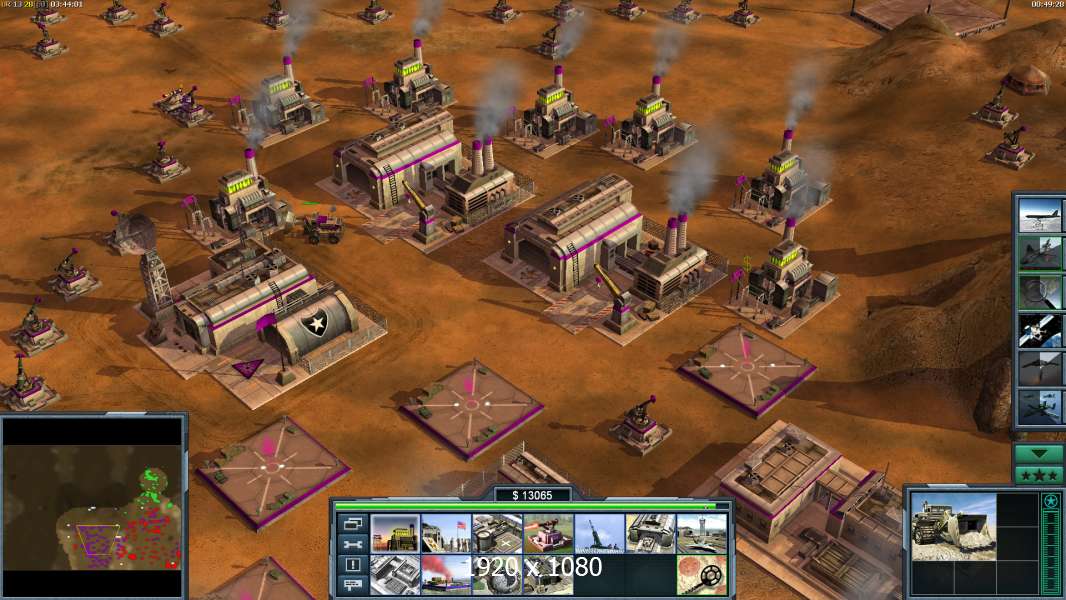Image resolution: width=1066 pixels, height=600 pixels.
Task: Choose the Patriot missile battery icon
Action: point(599,533)
